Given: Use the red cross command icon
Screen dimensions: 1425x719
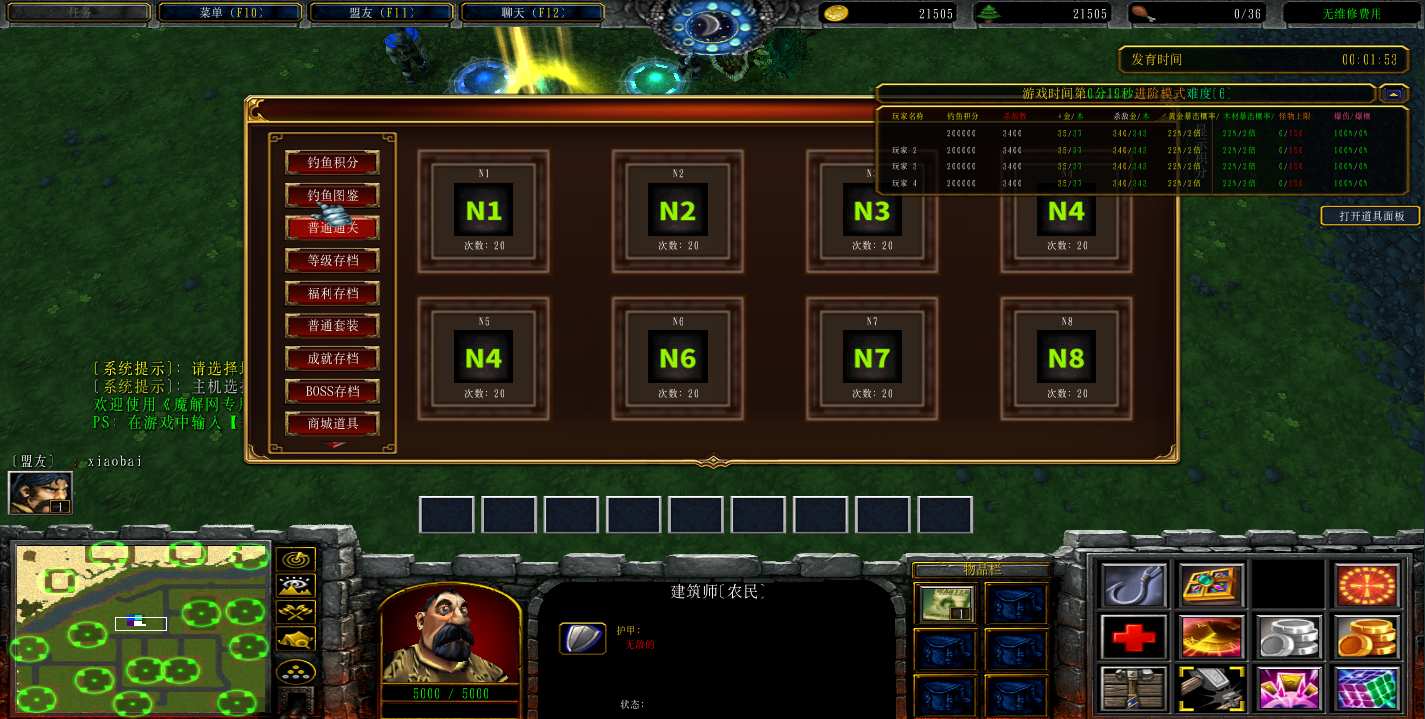Looking at the screenshot, I should point(1134,636).
